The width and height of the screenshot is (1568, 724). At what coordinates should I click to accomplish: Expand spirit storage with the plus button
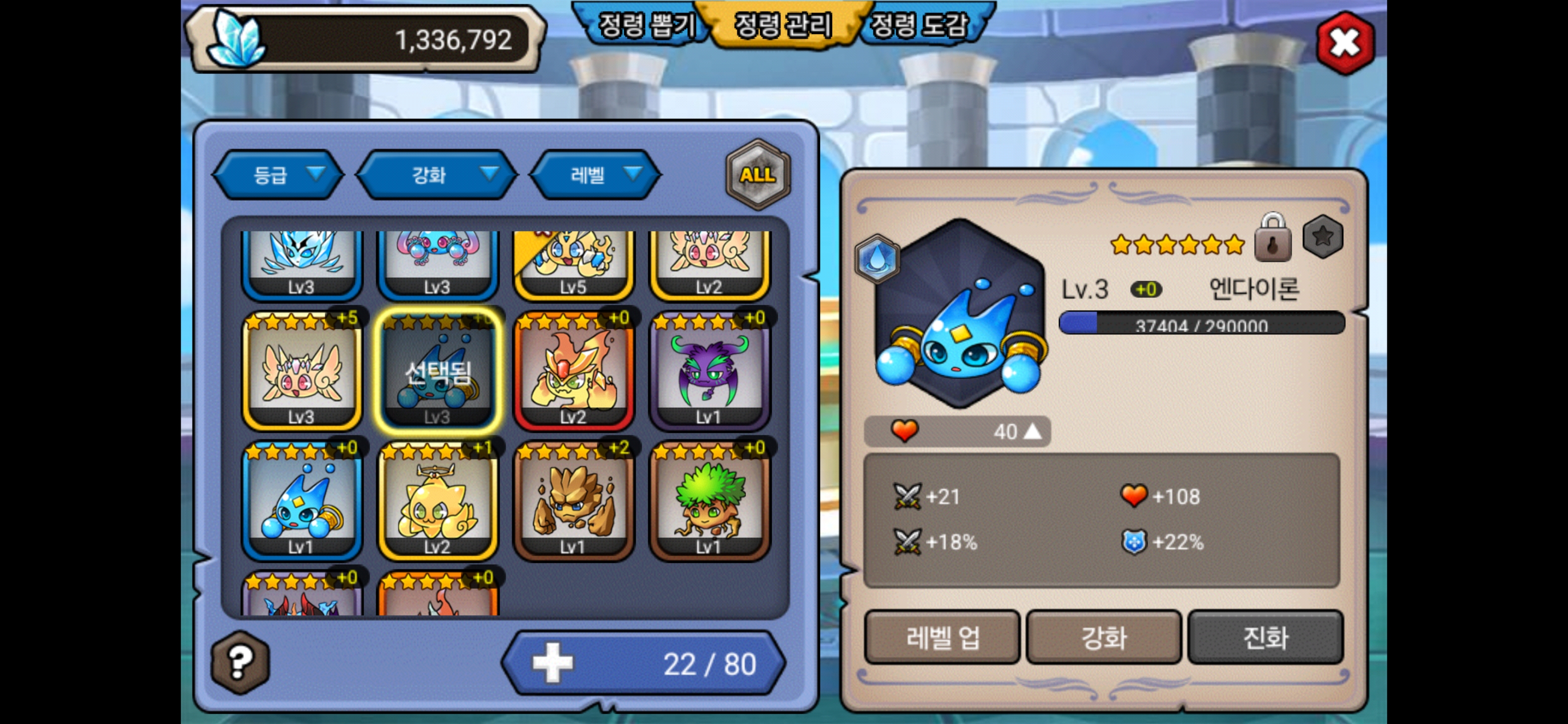click(x=552, y=663)
